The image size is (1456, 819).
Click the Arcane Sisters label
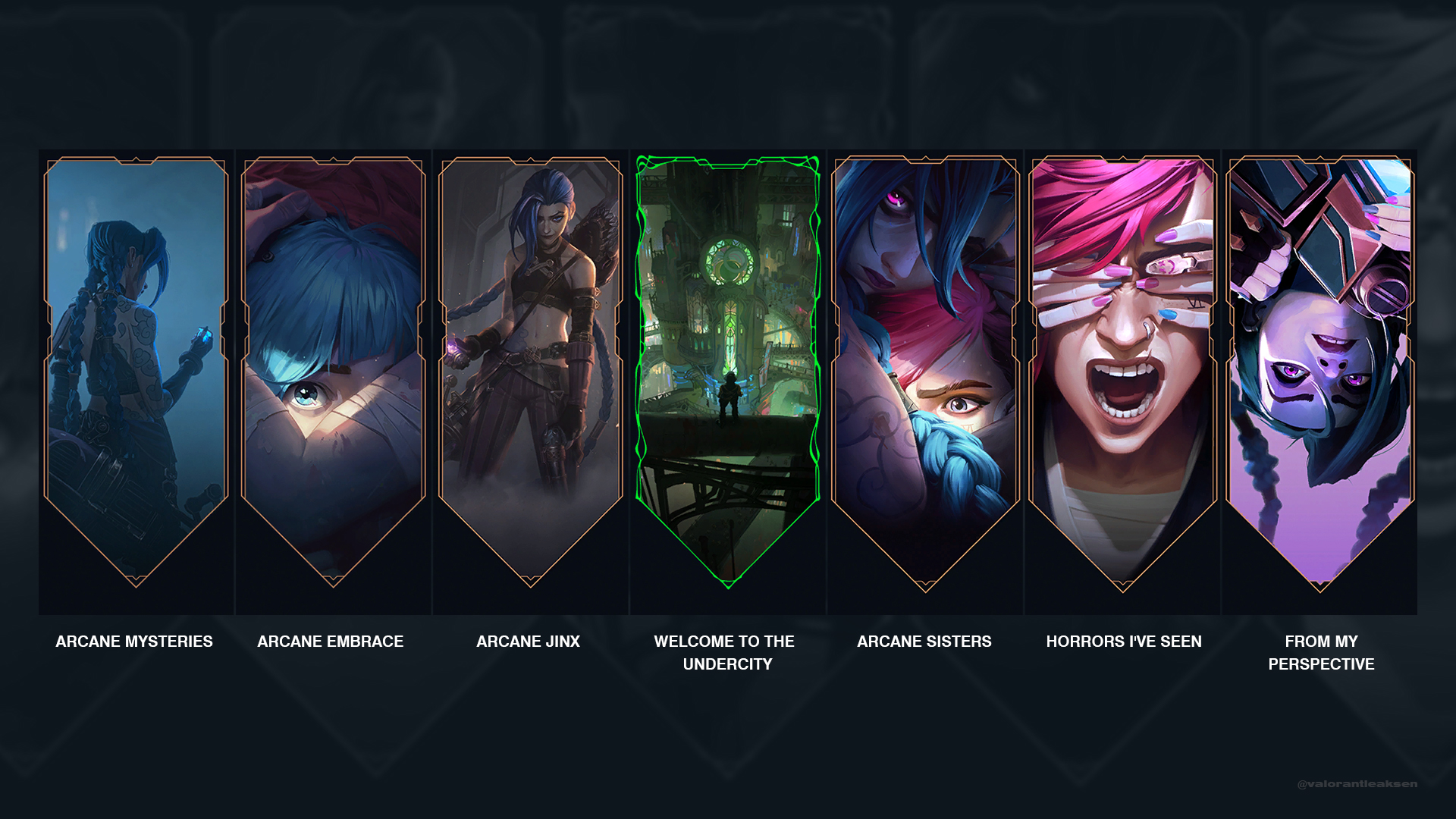925,641
